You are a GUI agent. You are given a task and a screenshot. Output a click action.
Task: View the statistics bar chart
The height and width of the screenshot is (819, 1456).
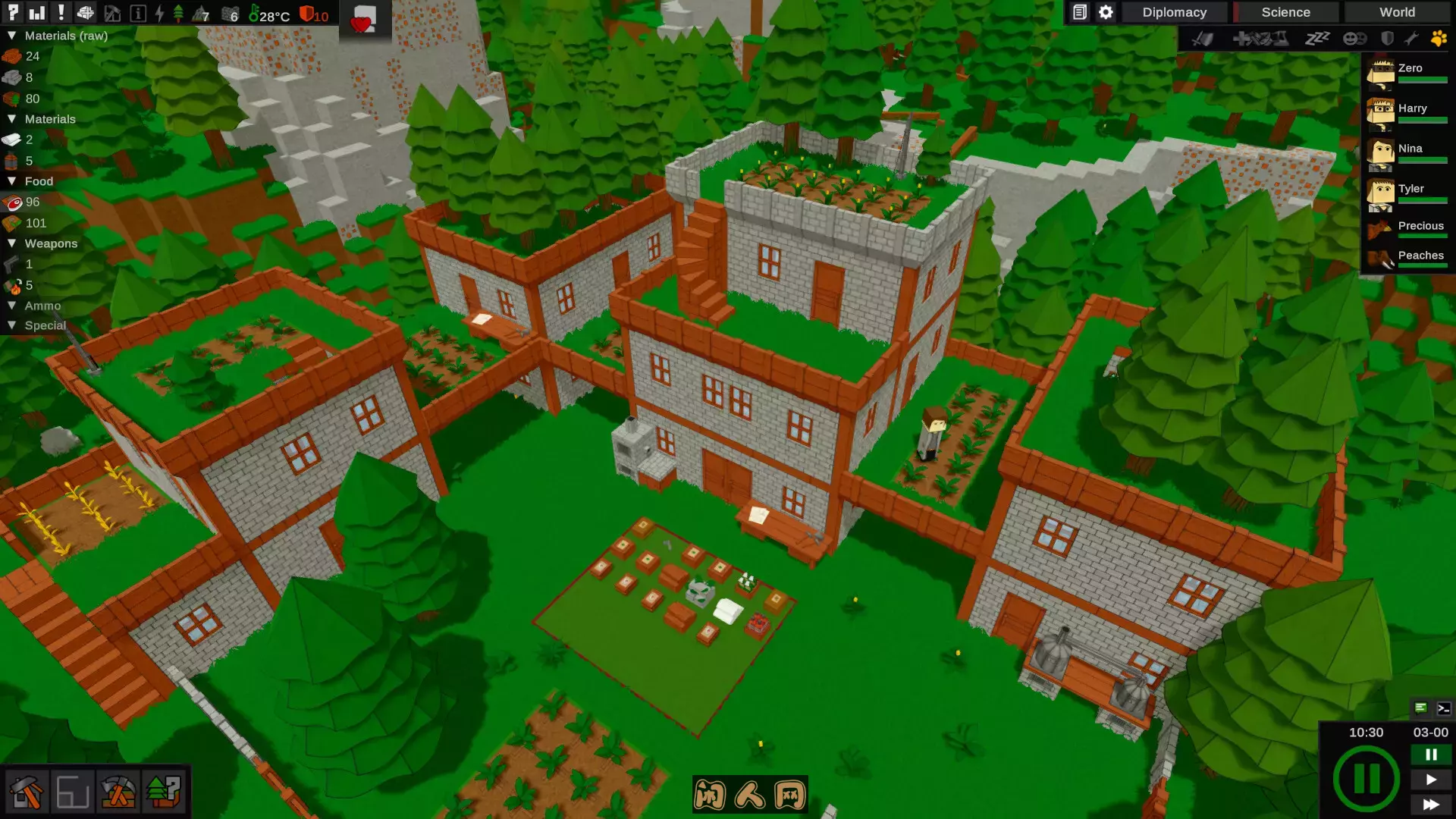(39, 12)
